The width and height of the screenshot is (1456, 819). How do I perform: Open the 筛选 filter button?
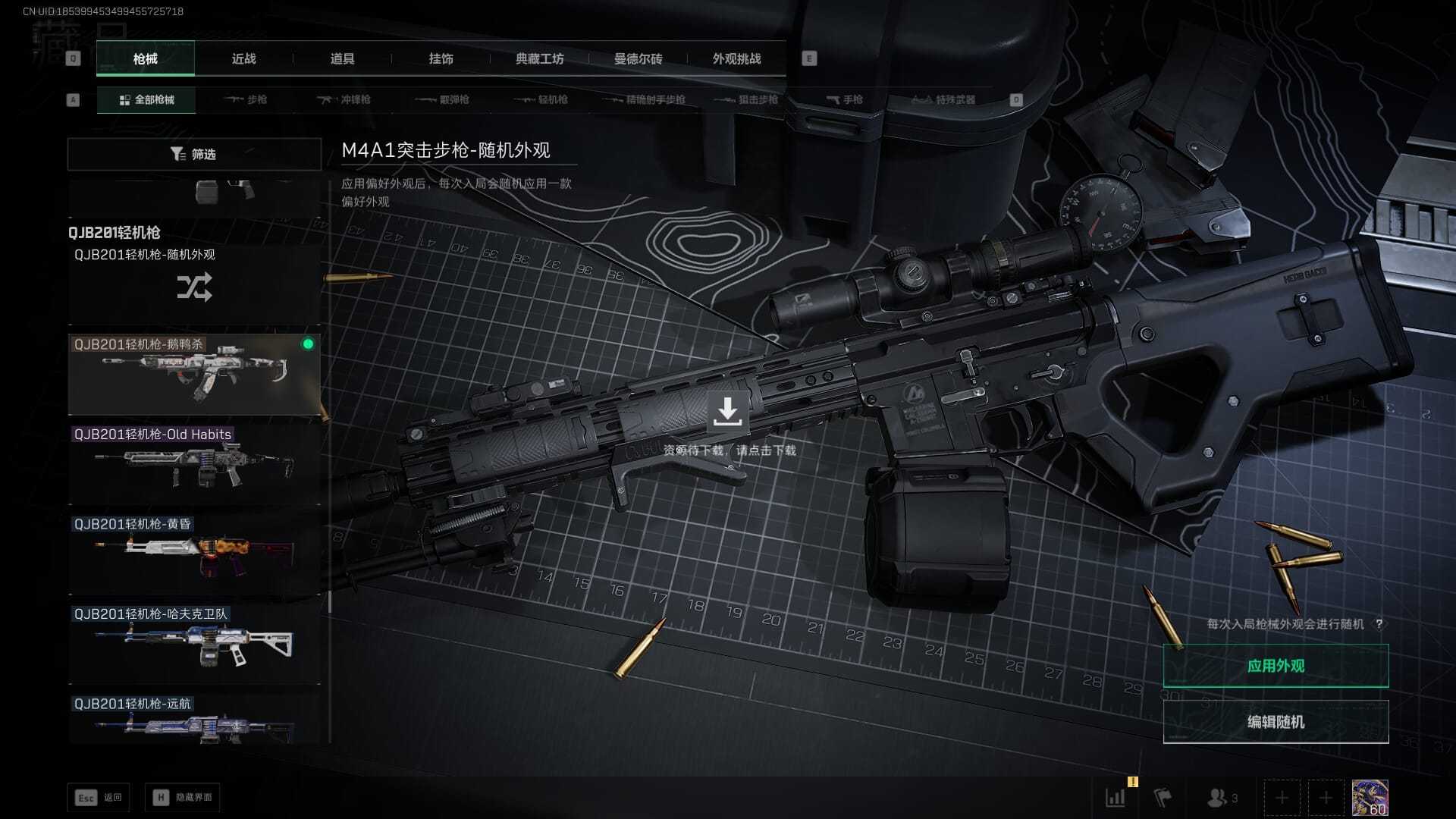pyautogui.click(x=194, y=154)
